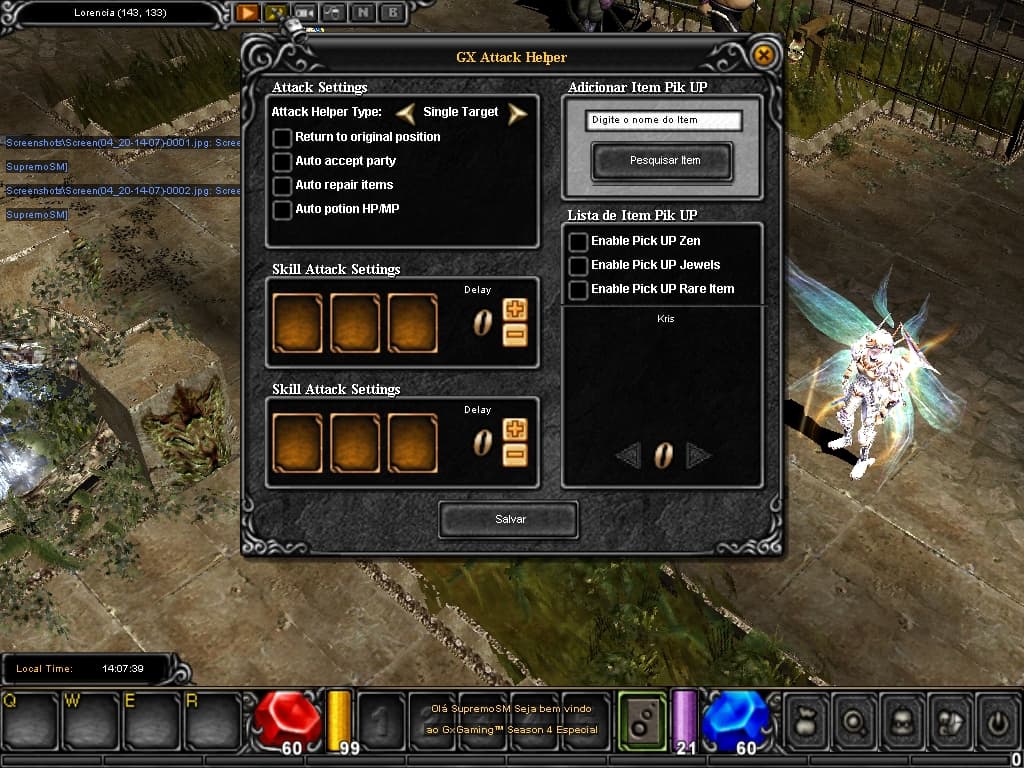Save settings with the Salvar button
Viewport: 1024px width, 768px height.
(509, 520)
